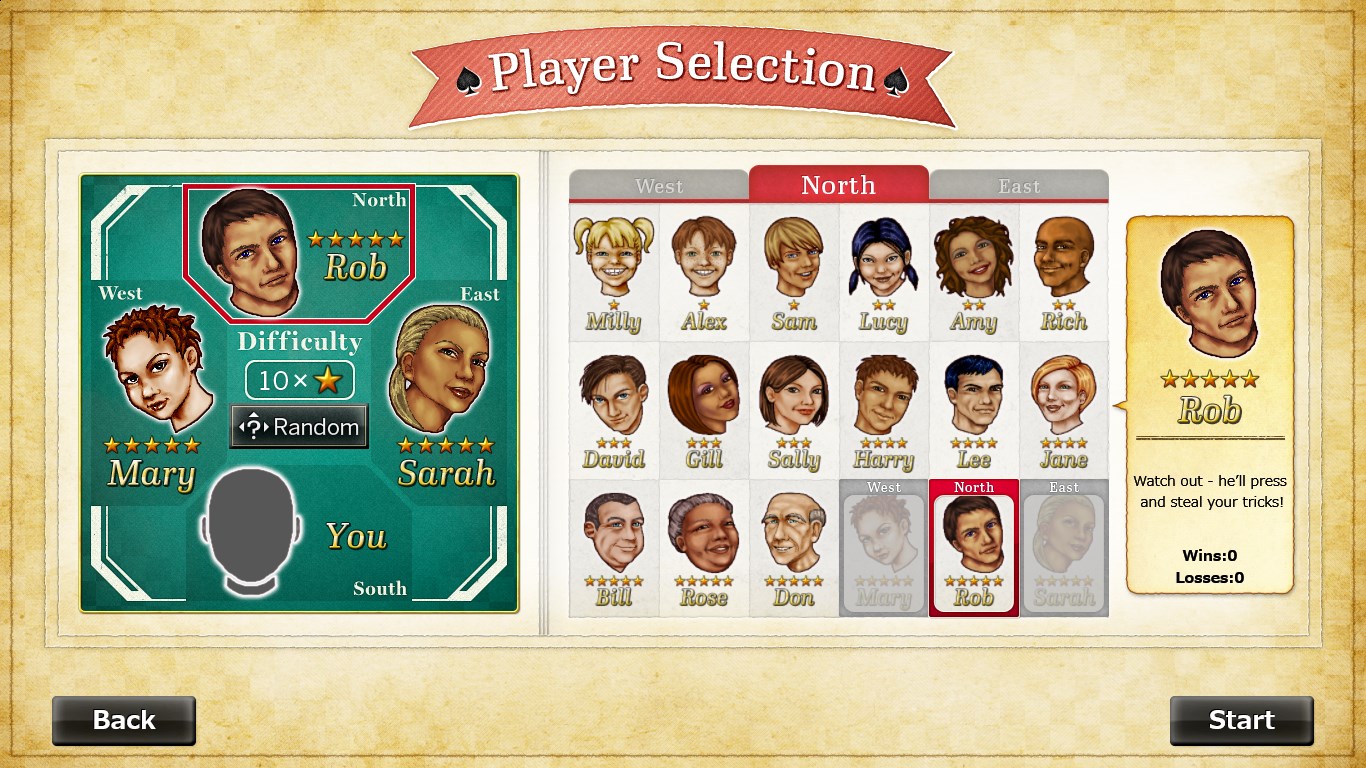Choose Rose from the player grid
This screenshot has height=768, width=1366.
point(704,546)
